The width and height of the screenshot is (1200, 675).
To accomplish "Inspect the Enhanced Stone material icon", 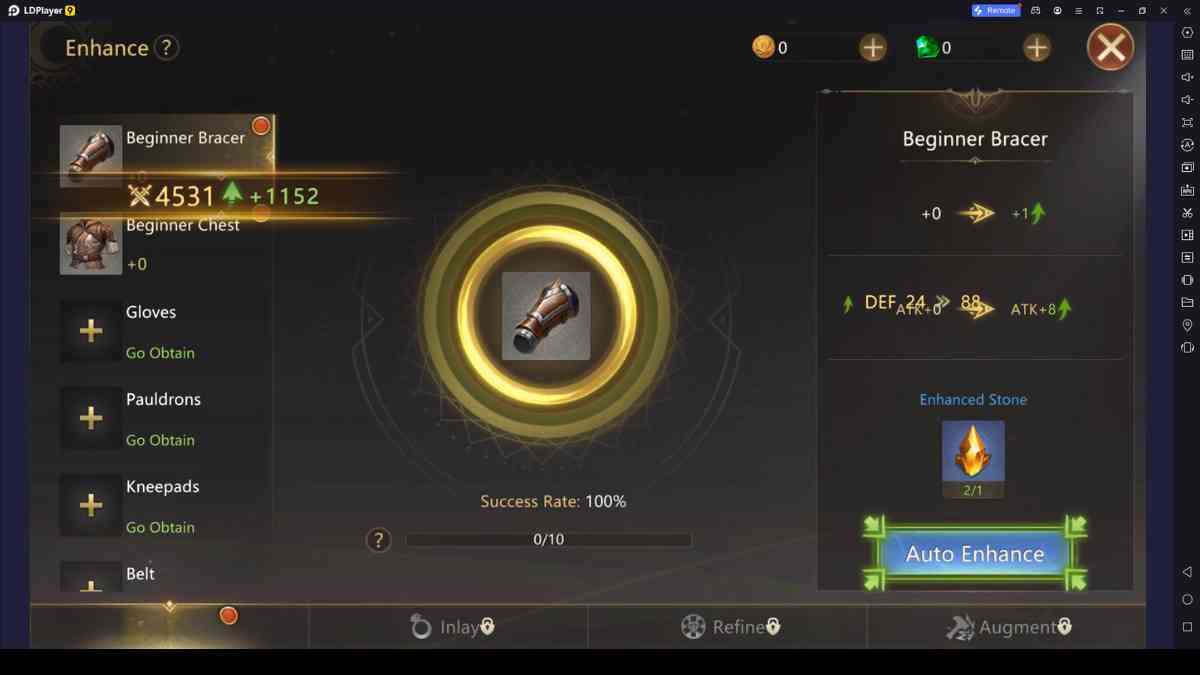I will click(x=973, y=452).
